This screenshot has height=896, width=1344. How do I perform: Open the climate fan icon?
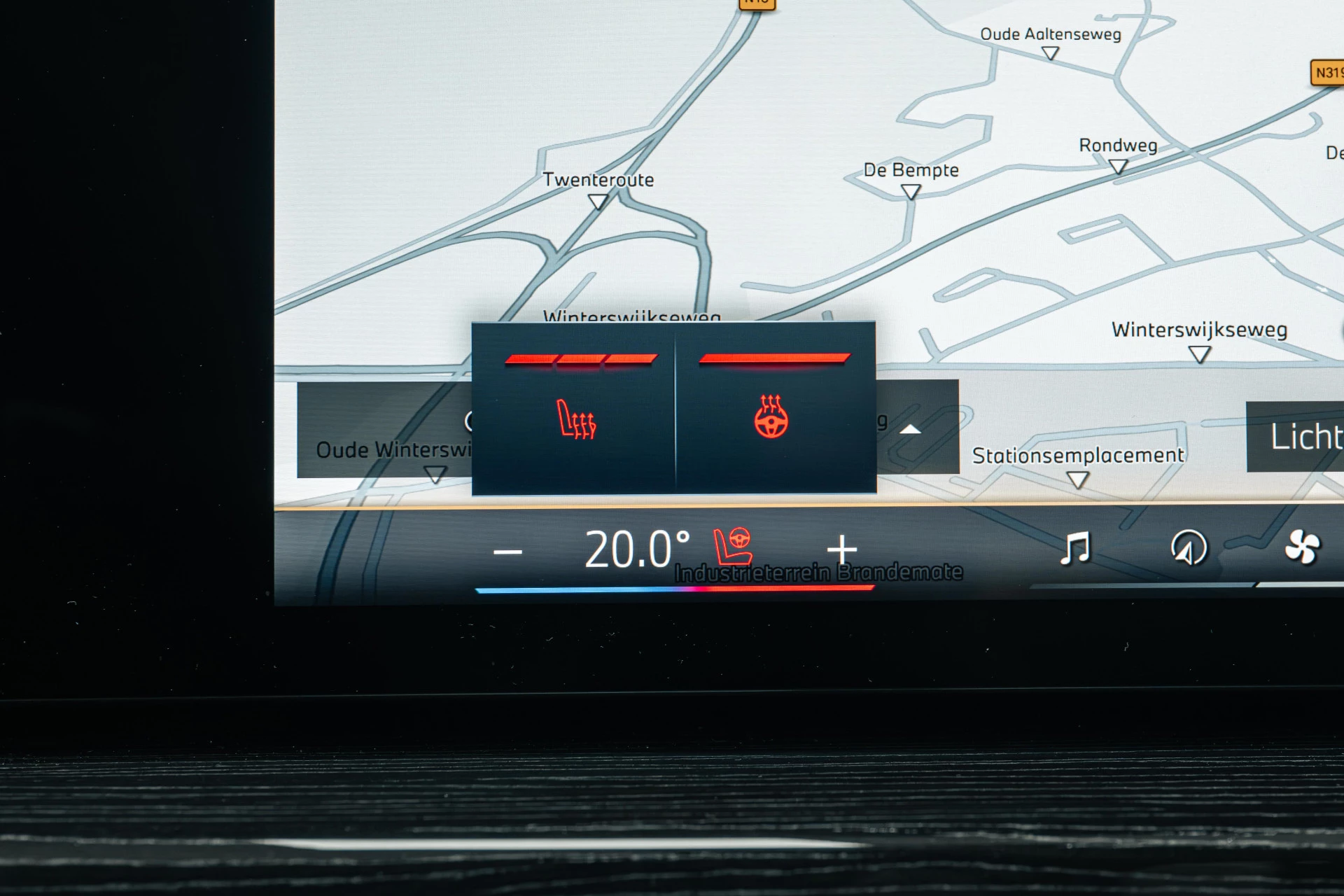pos(1301,547)
